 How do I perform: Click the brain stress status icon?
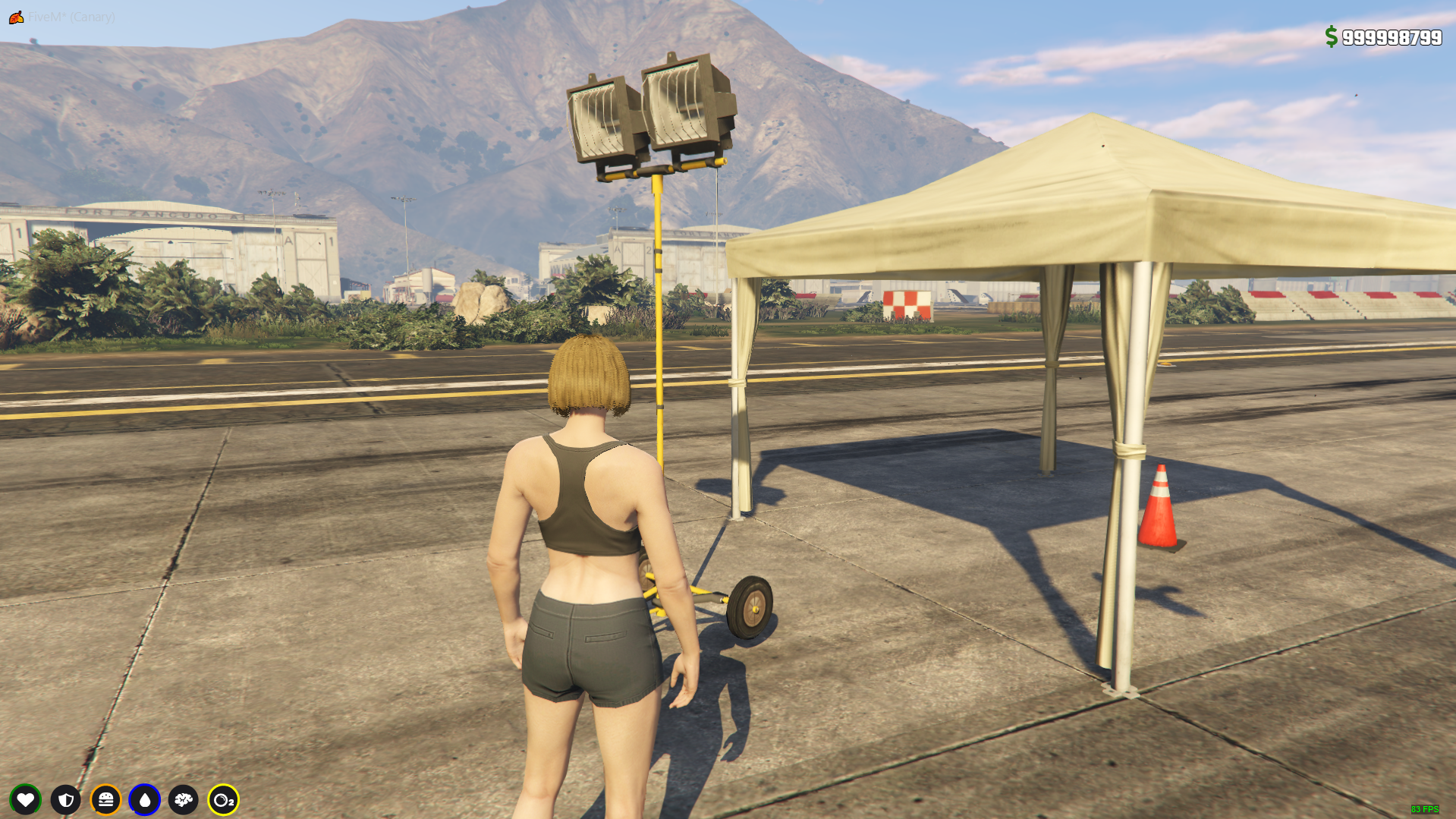pos(184,799)
